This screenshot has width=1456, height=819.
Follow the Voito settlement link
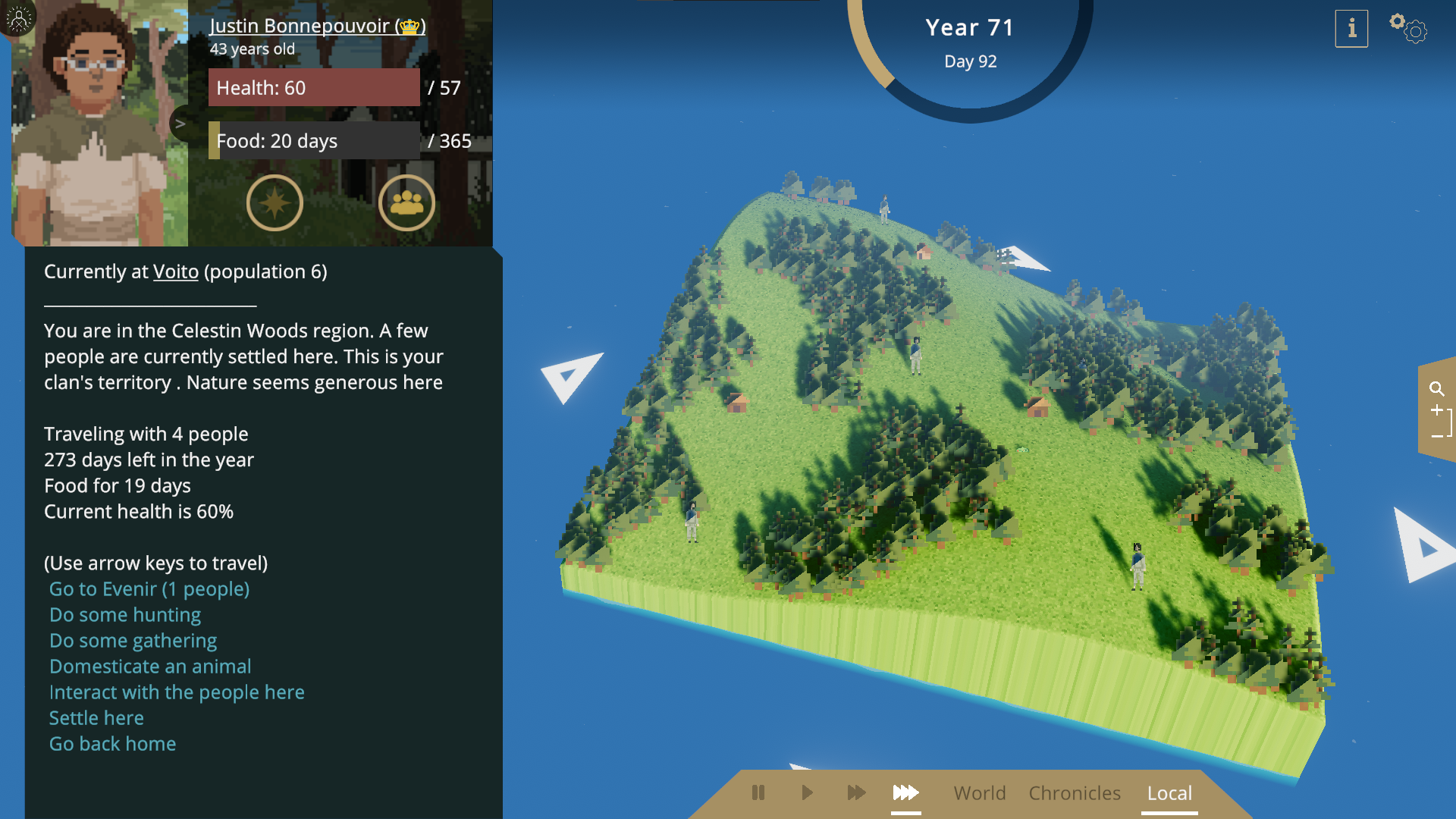click(175, 271)
